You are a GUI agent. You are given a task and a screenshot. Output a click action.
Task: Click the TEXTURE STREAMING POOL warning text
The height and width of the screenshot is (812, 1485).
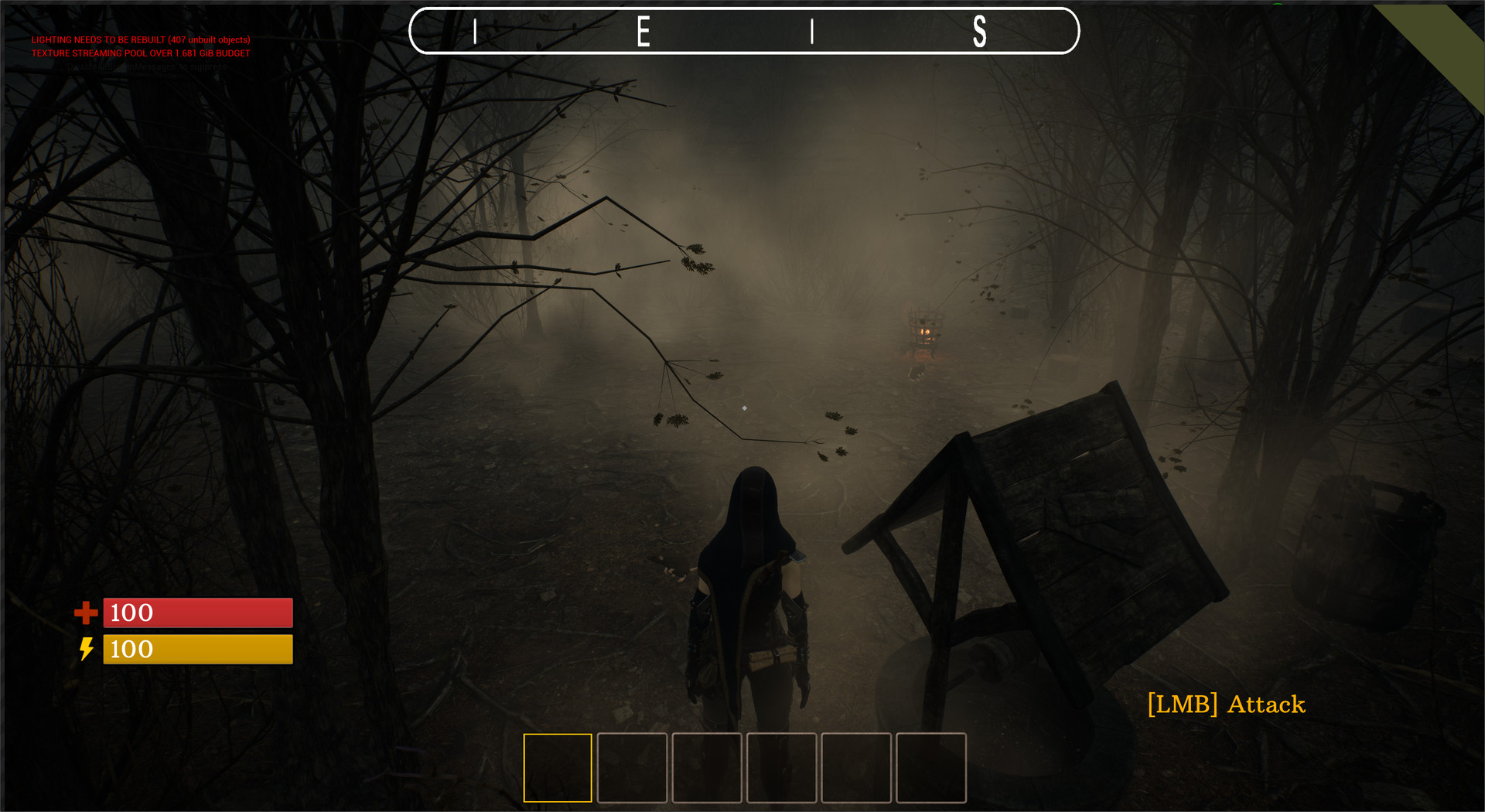140,53
